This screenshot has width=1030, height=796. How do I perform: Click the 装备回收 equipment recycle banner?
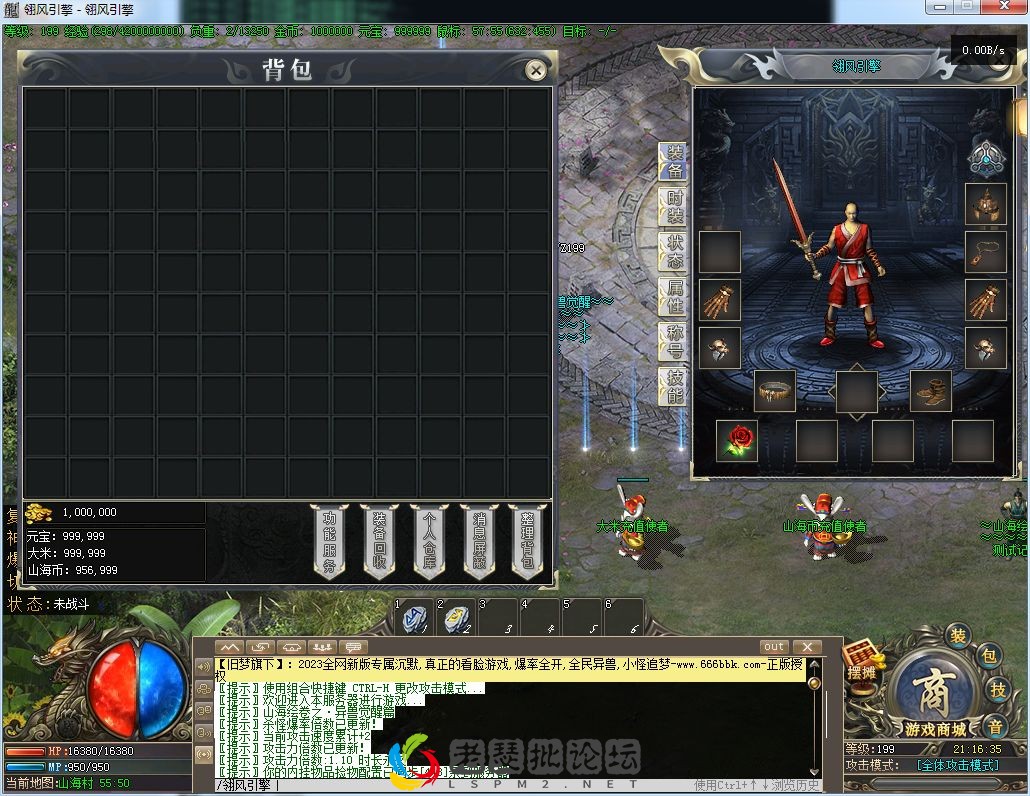coord(380,540)
